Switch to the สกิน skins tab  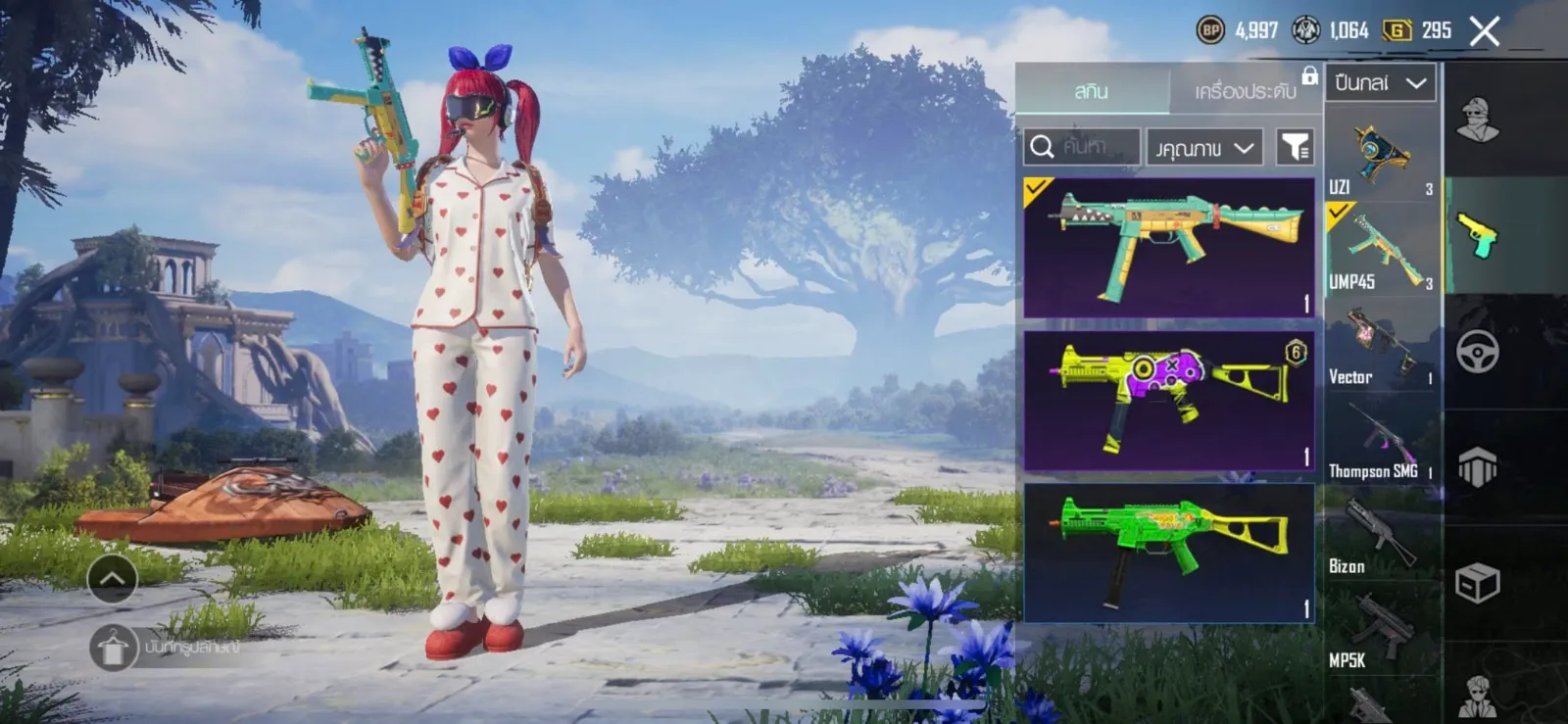1091,91
